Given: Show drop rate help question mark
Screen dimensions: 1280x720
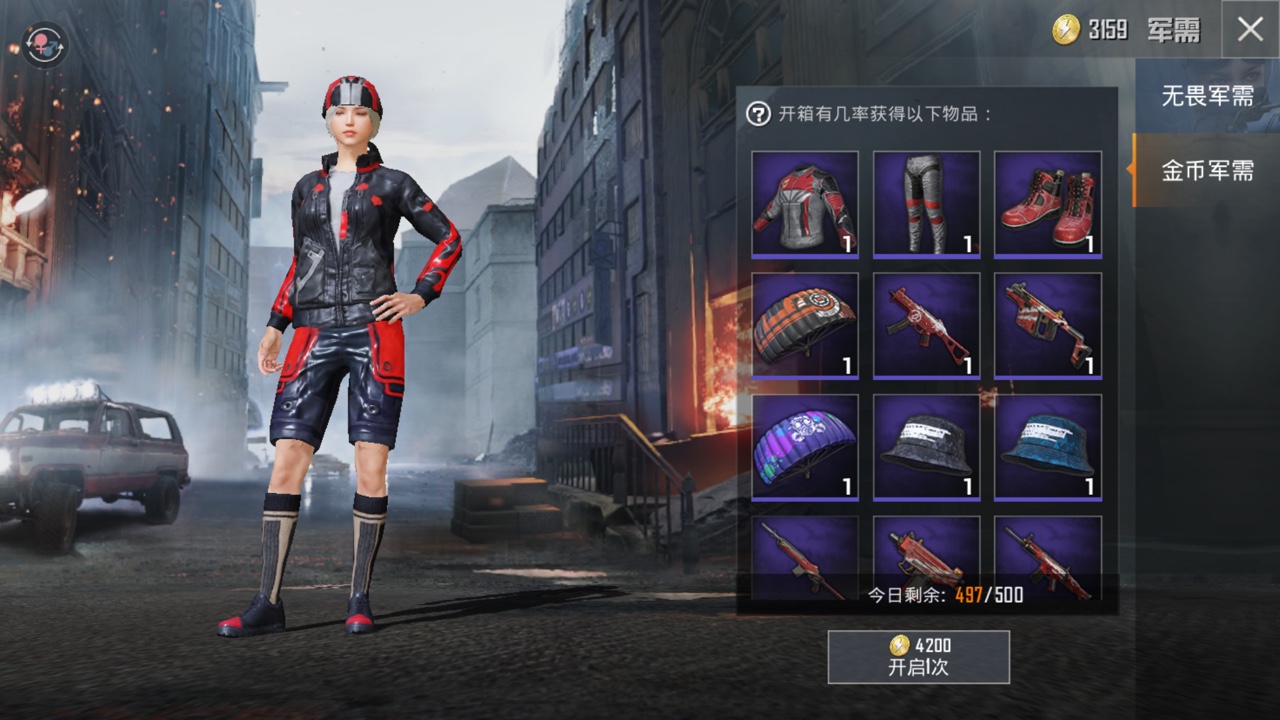Looking at the screenshot, I should [758, 113].
